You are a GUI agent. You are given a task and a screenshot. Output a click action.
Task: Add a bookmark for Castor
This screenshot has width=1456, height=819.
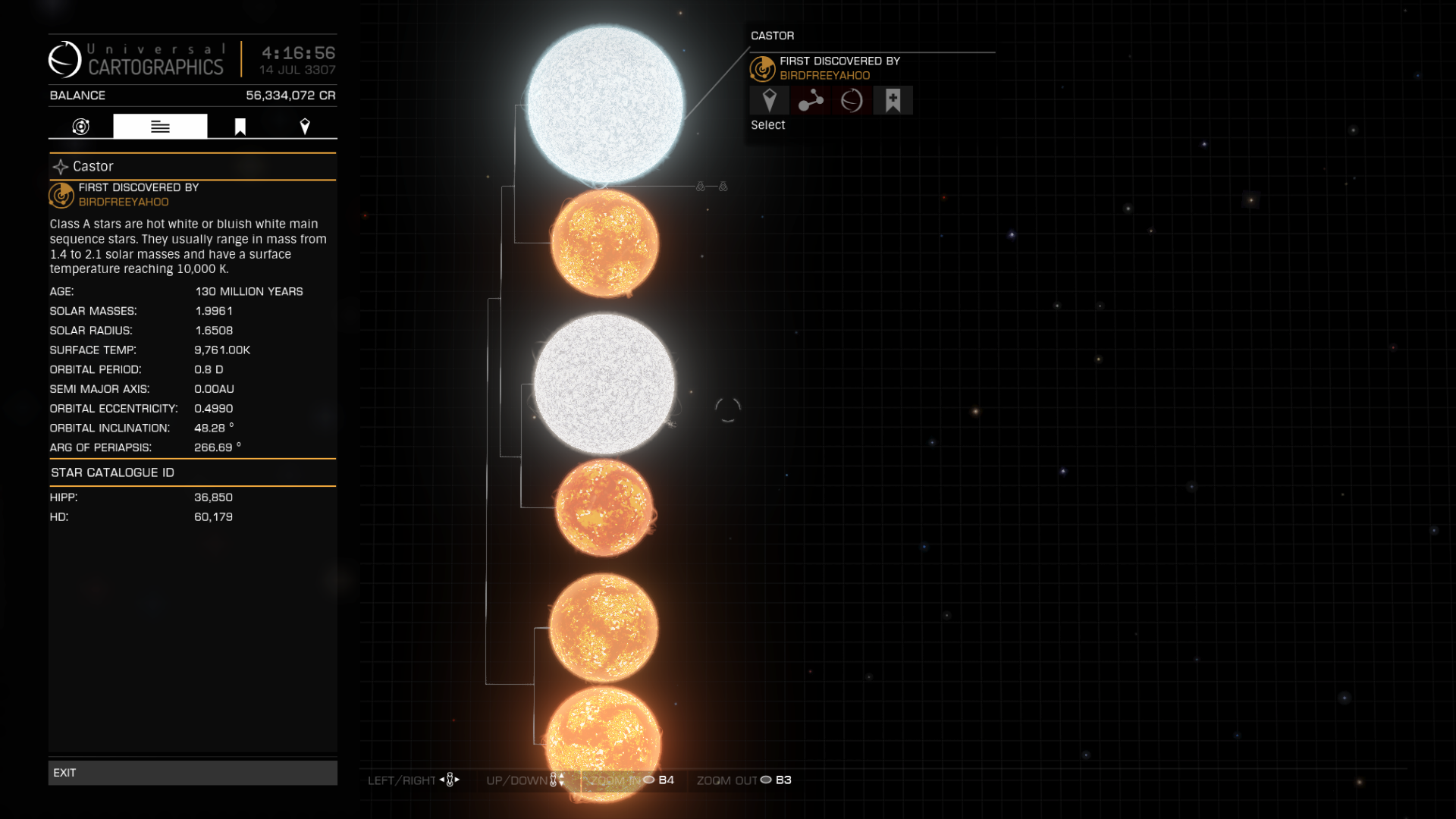893,100
